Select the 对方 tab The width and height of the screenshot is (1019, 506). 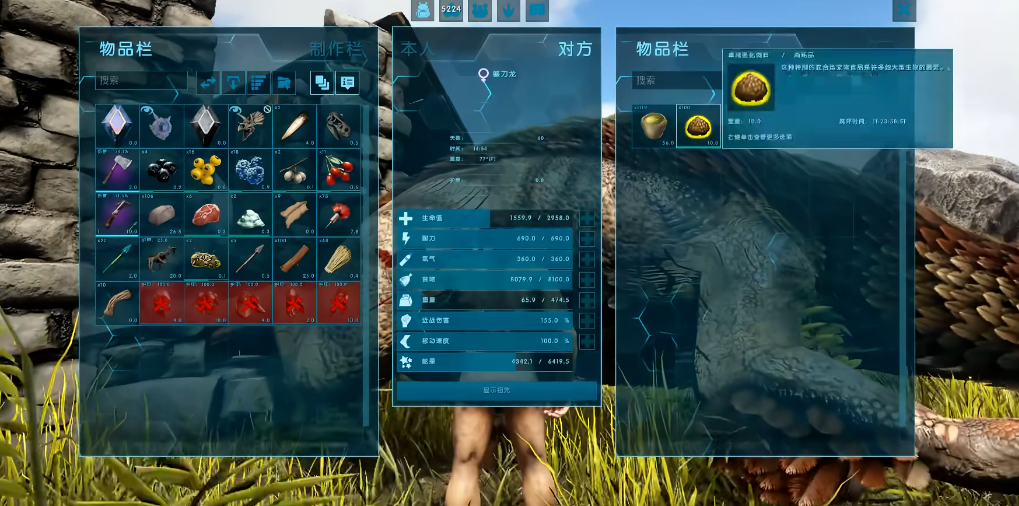tap(574, 49)
